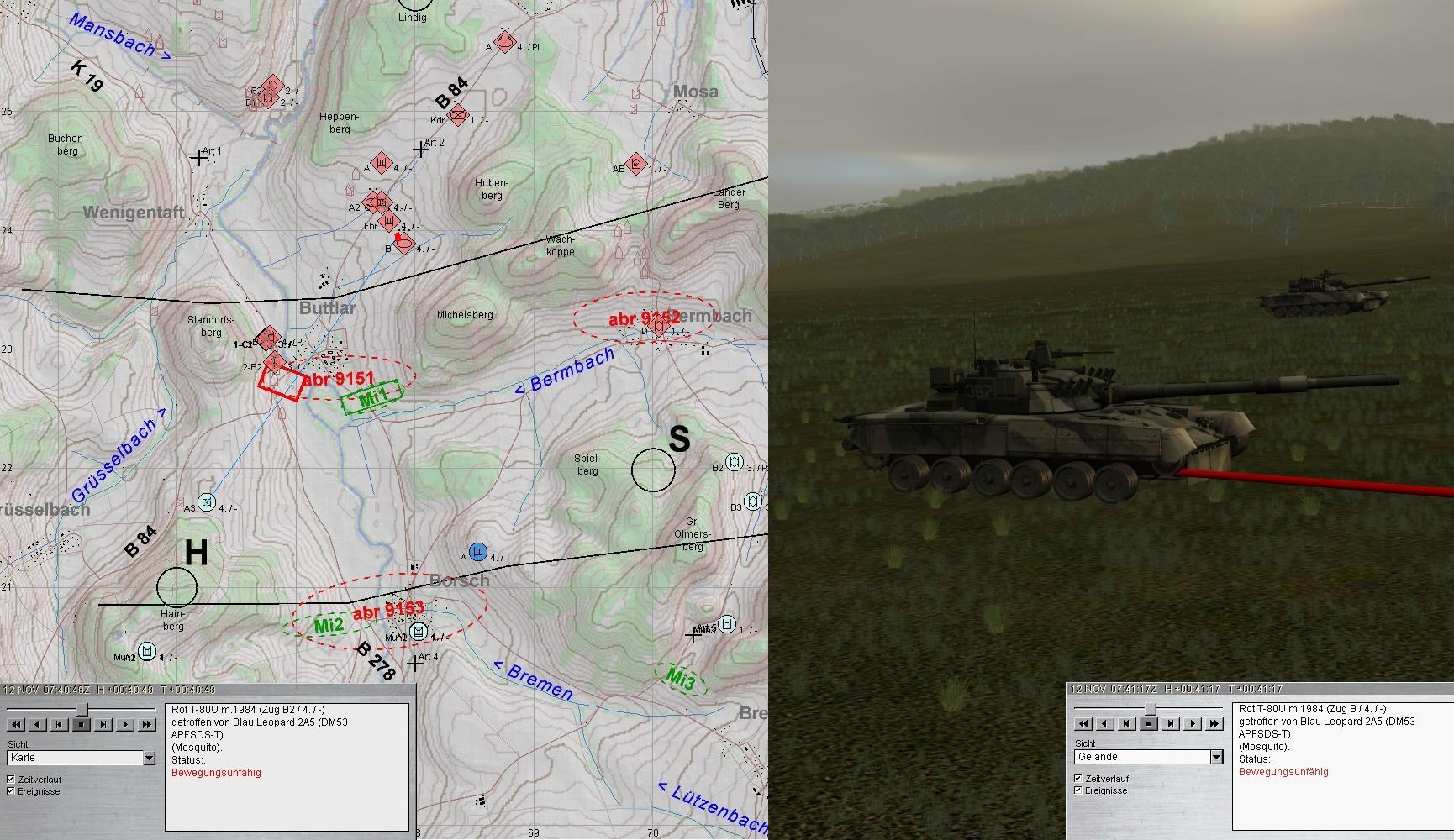Fast-forward the Karte panel replay
1454x840 pixels.
point(147,724)
